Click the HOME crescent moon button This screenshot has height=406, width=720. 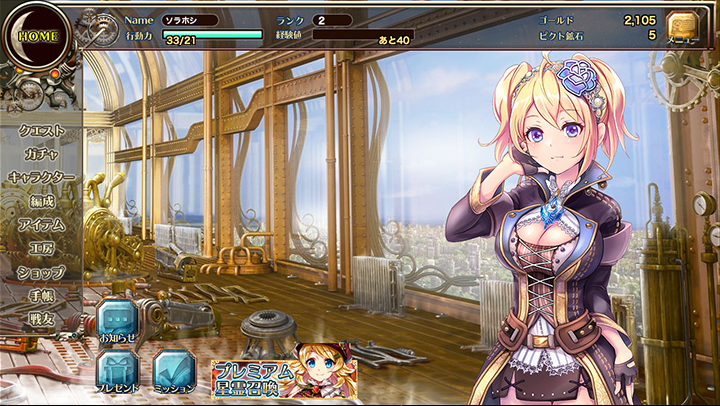(x=36, y=35)
